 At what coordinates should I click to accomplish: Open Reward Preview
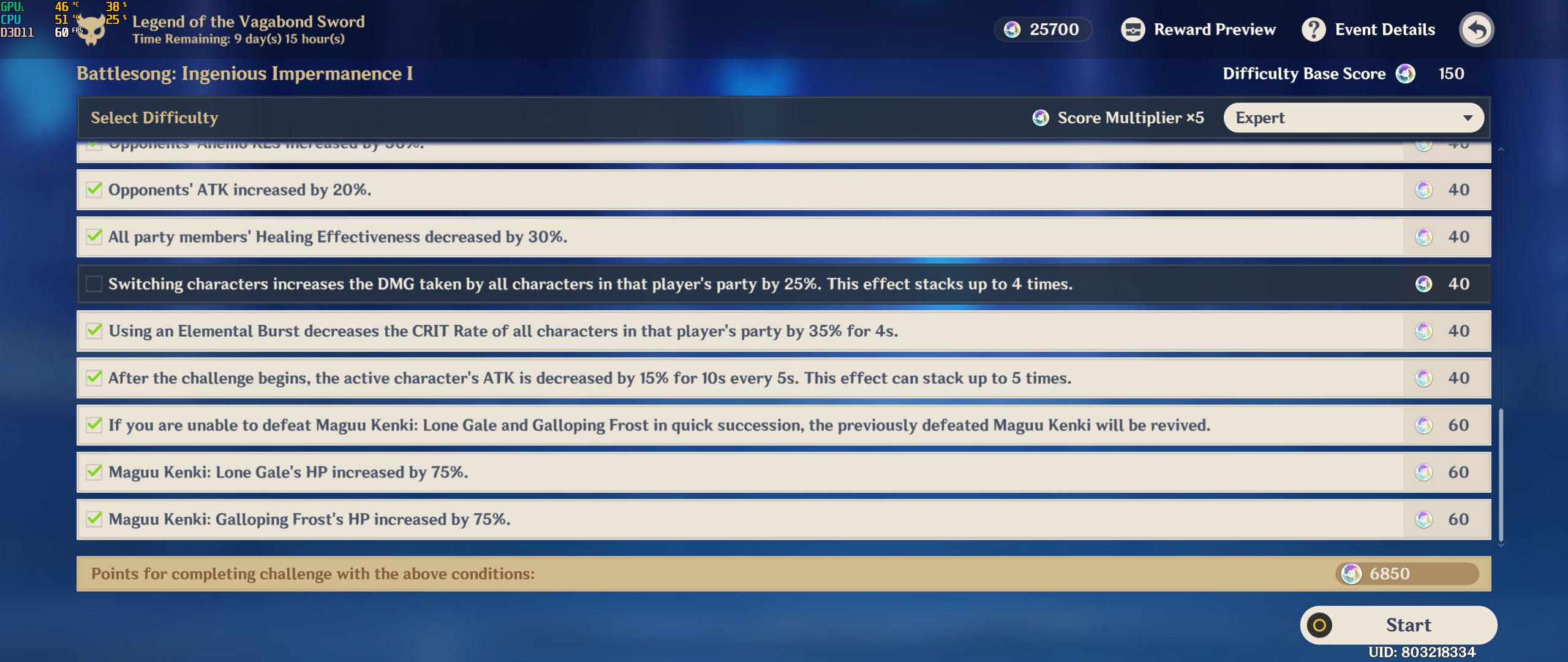(x=1199, y=29)
